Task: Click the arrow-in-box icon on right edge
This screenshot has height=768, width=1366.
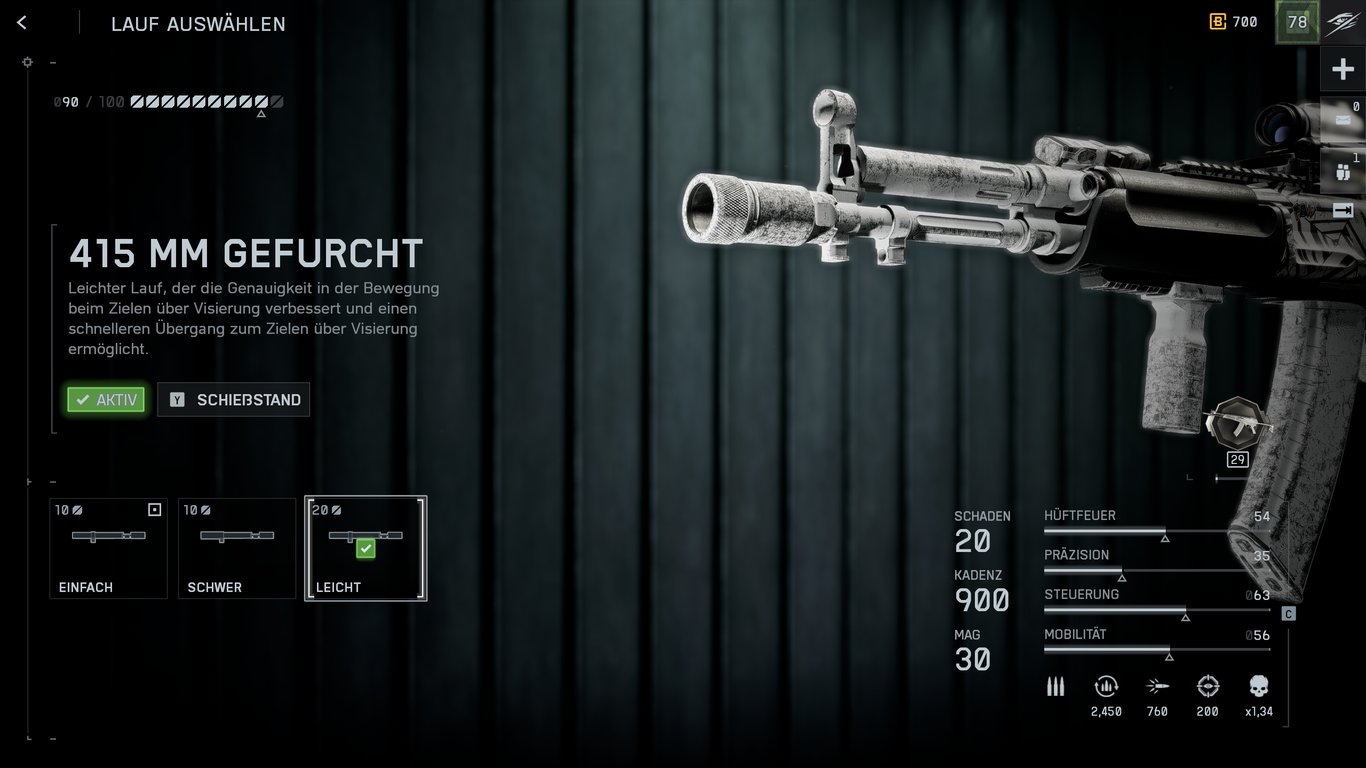Action: point(1345,210)
